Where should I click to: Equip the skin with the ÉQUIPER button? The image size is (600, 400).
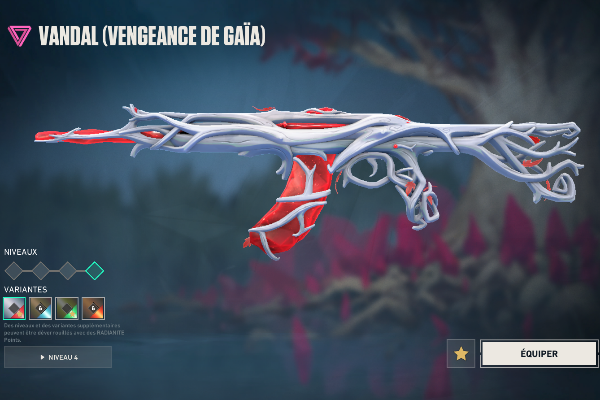(x=538, y=353)
